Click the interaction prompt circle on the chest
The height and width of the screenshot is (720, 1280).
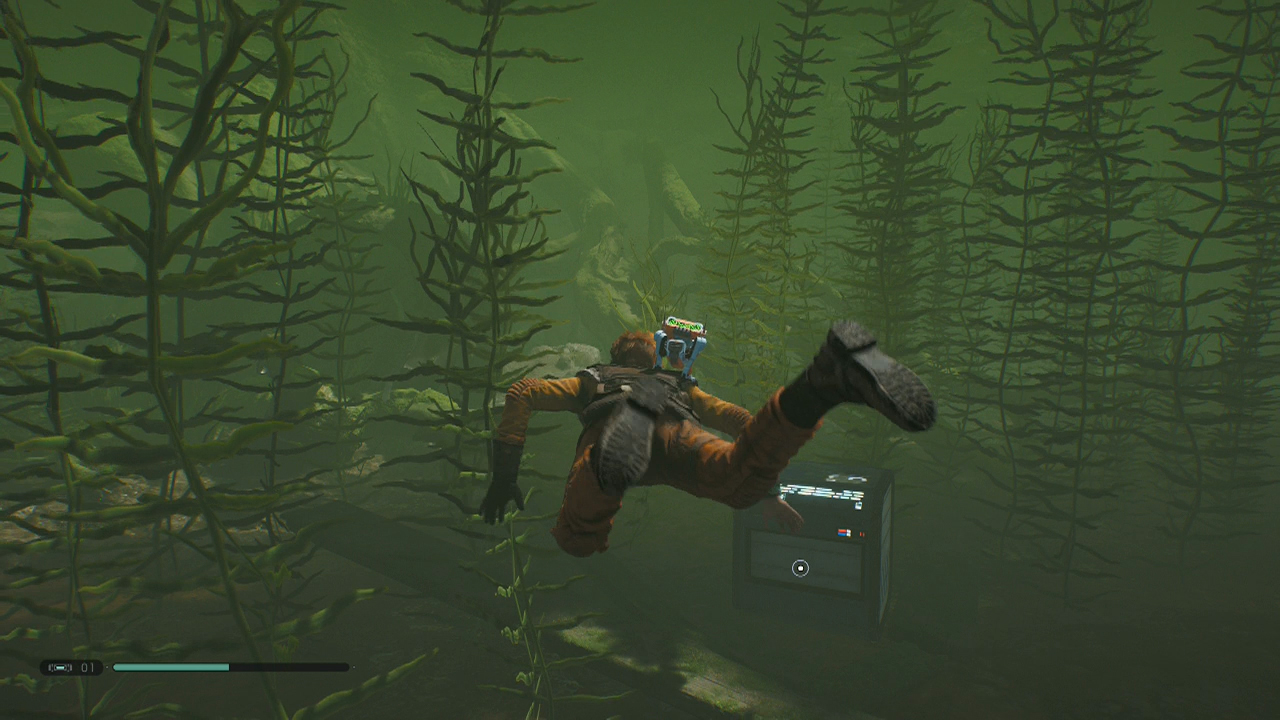point(801,567)
